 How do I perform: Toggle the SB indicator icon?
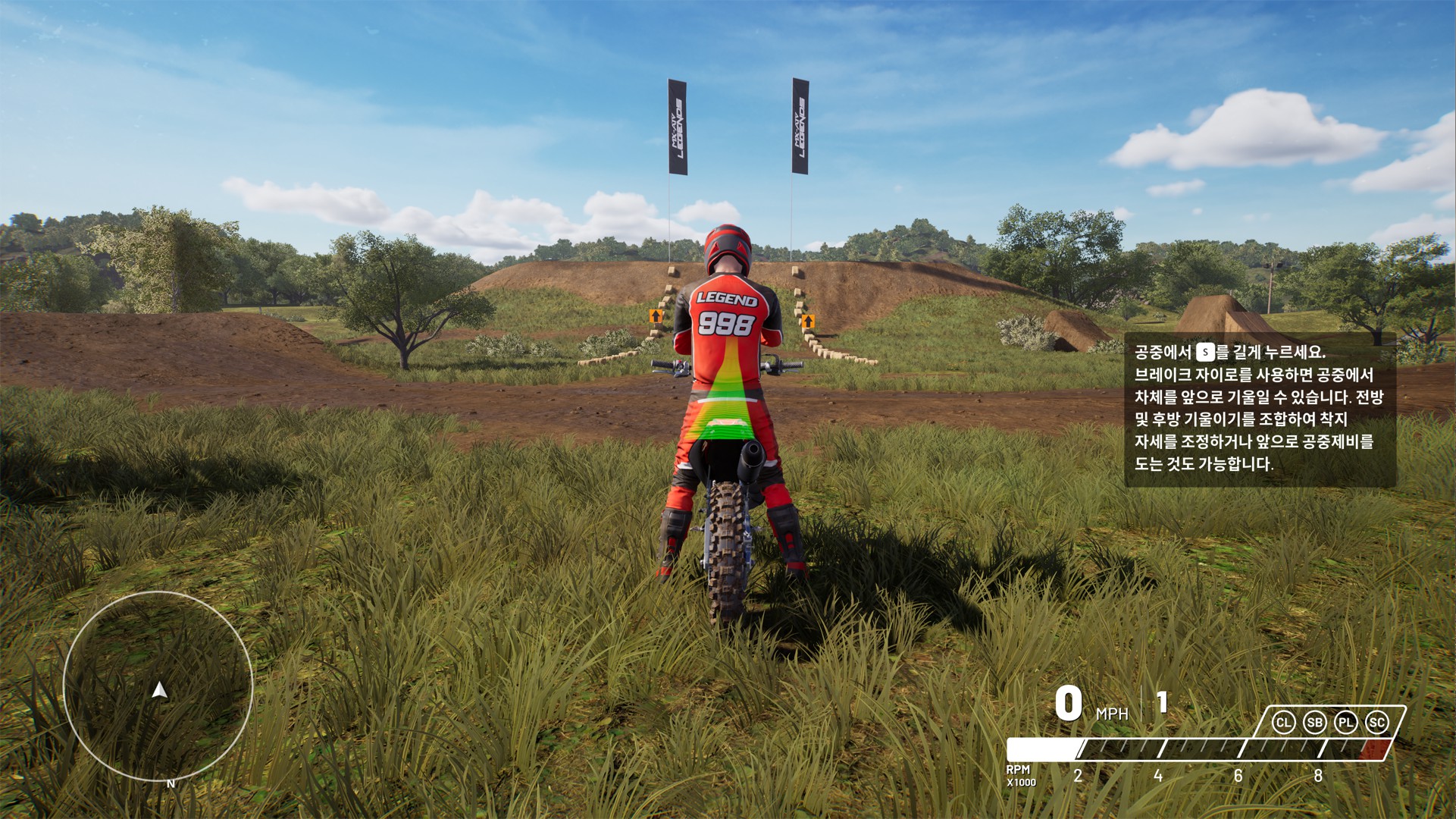(1314, 723)
